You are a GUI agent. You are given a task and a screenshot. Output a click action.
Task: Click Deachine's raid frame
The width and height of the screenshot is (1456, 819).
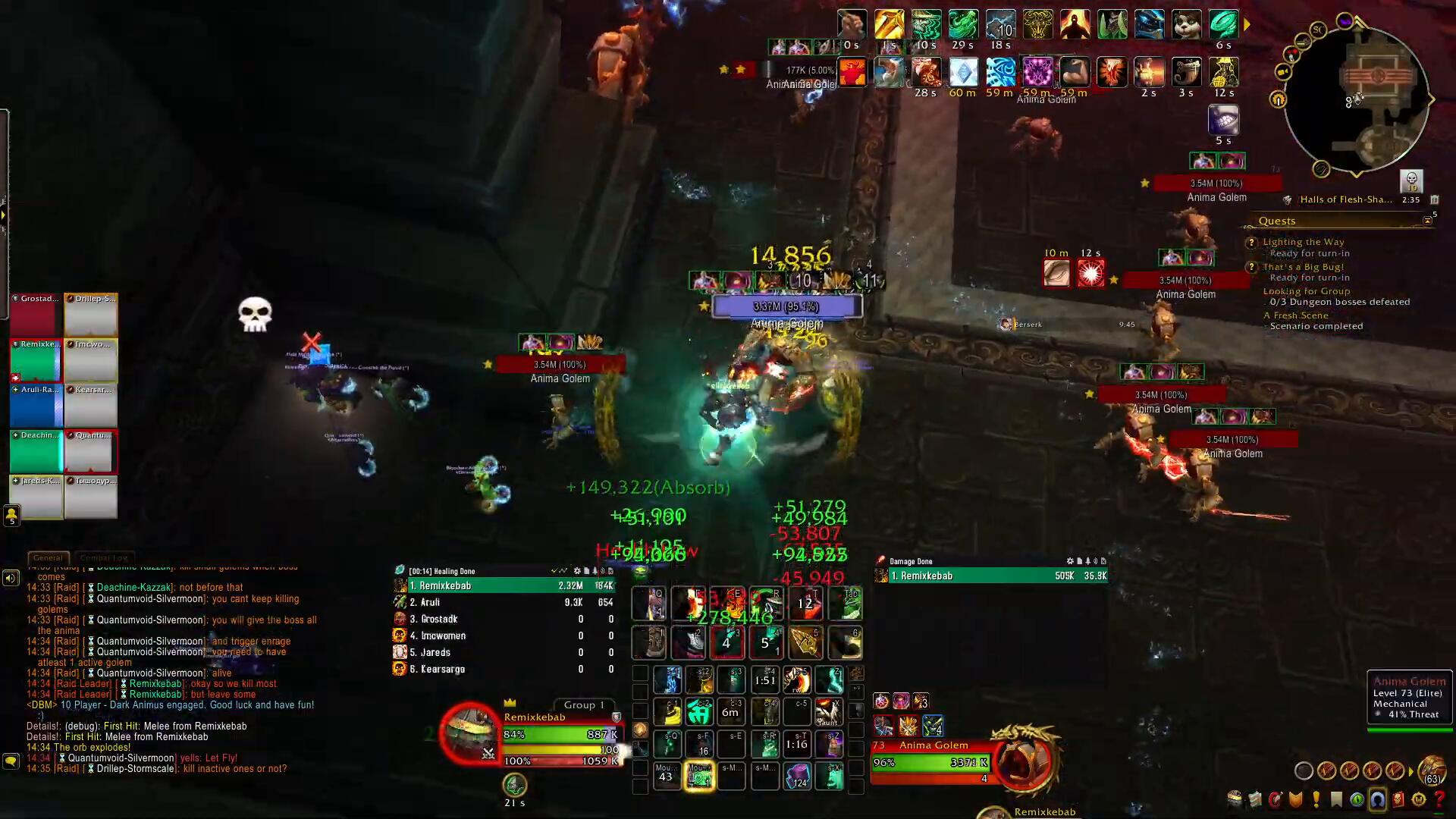(x=36, y=451)
